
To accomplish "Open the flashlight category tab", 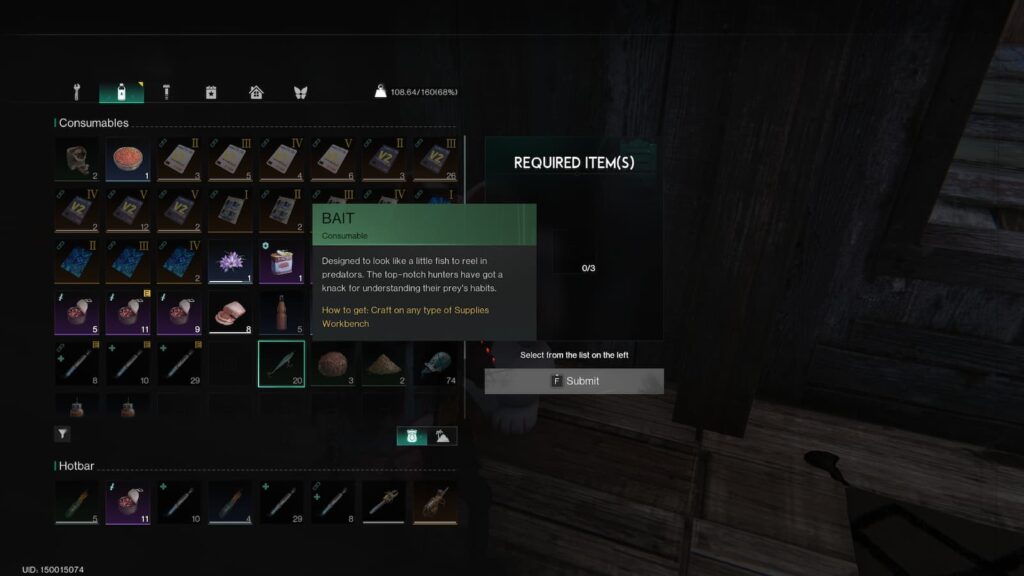I will [166, 93].
